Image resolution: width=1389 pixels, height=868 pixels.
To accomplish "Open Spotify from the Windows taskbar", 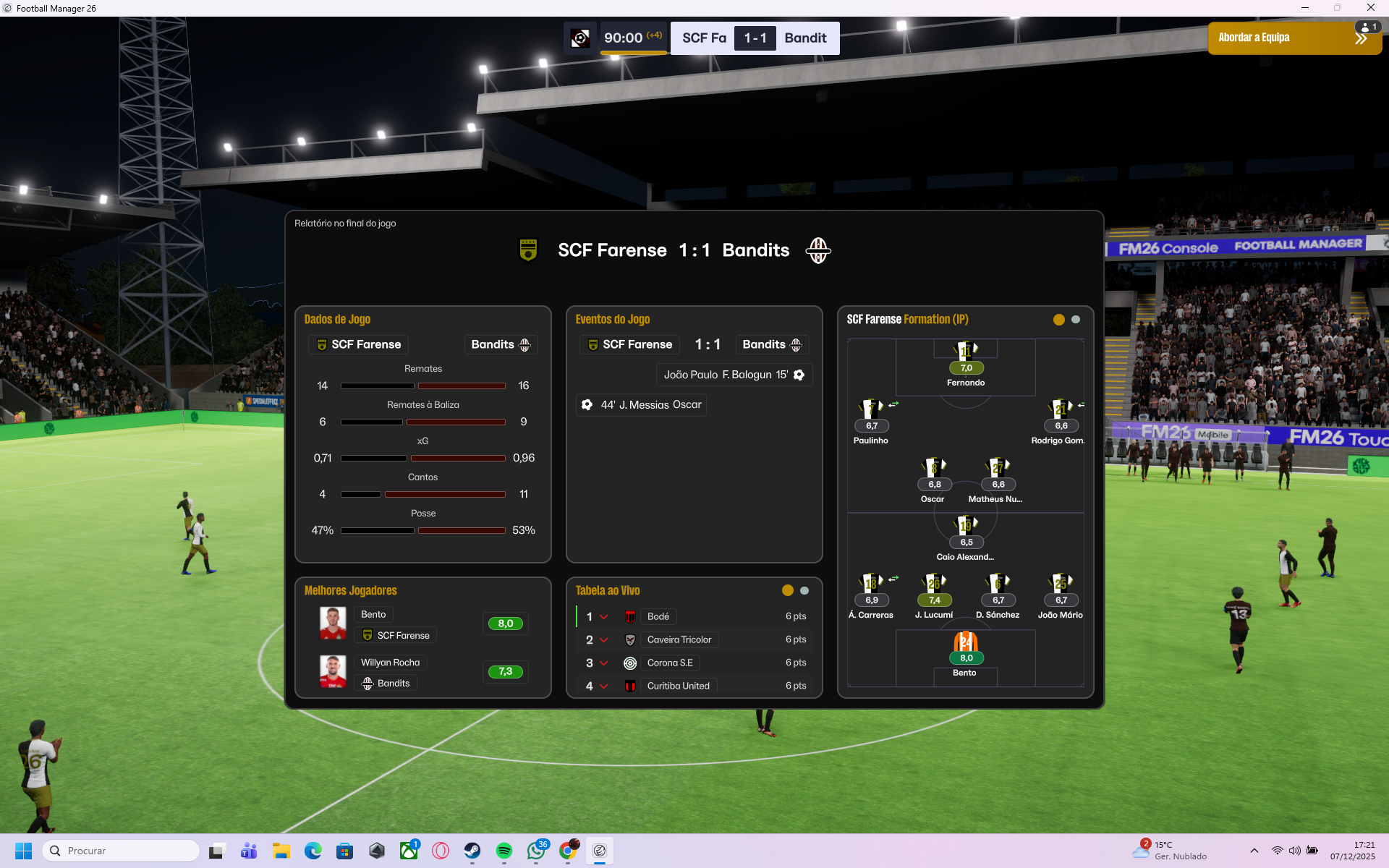I will [504, 851].
